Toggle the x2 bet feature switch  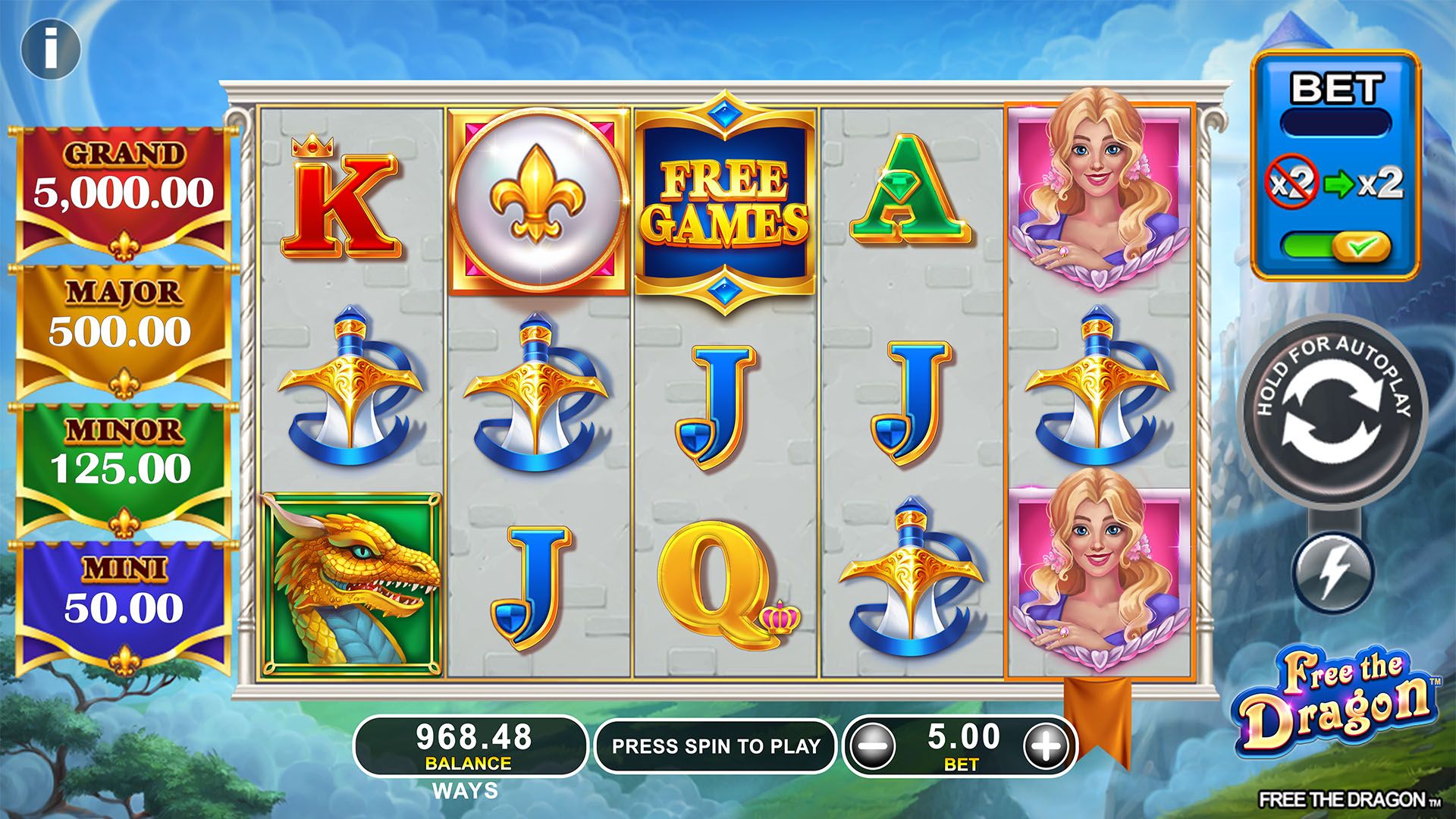point(1336,246)
